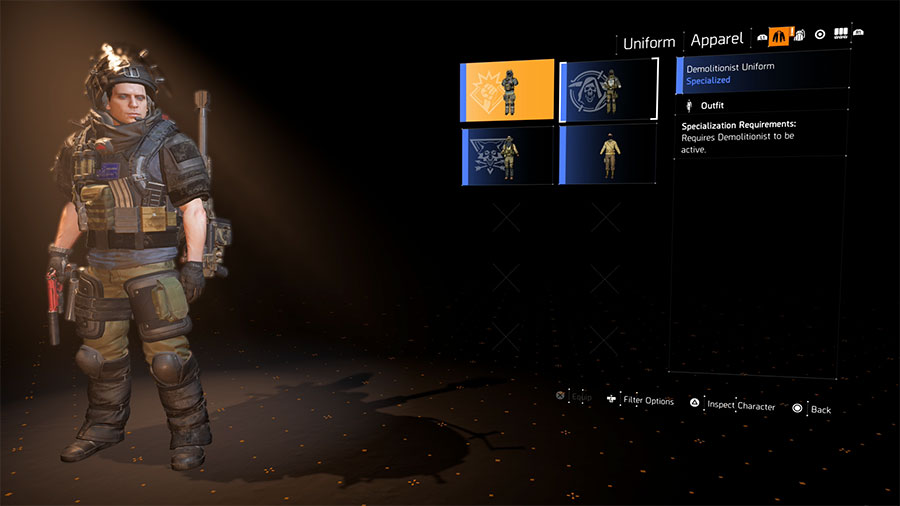Open the highlighted orange uniform category tab
900x506 pixels.
pos(779,35)
